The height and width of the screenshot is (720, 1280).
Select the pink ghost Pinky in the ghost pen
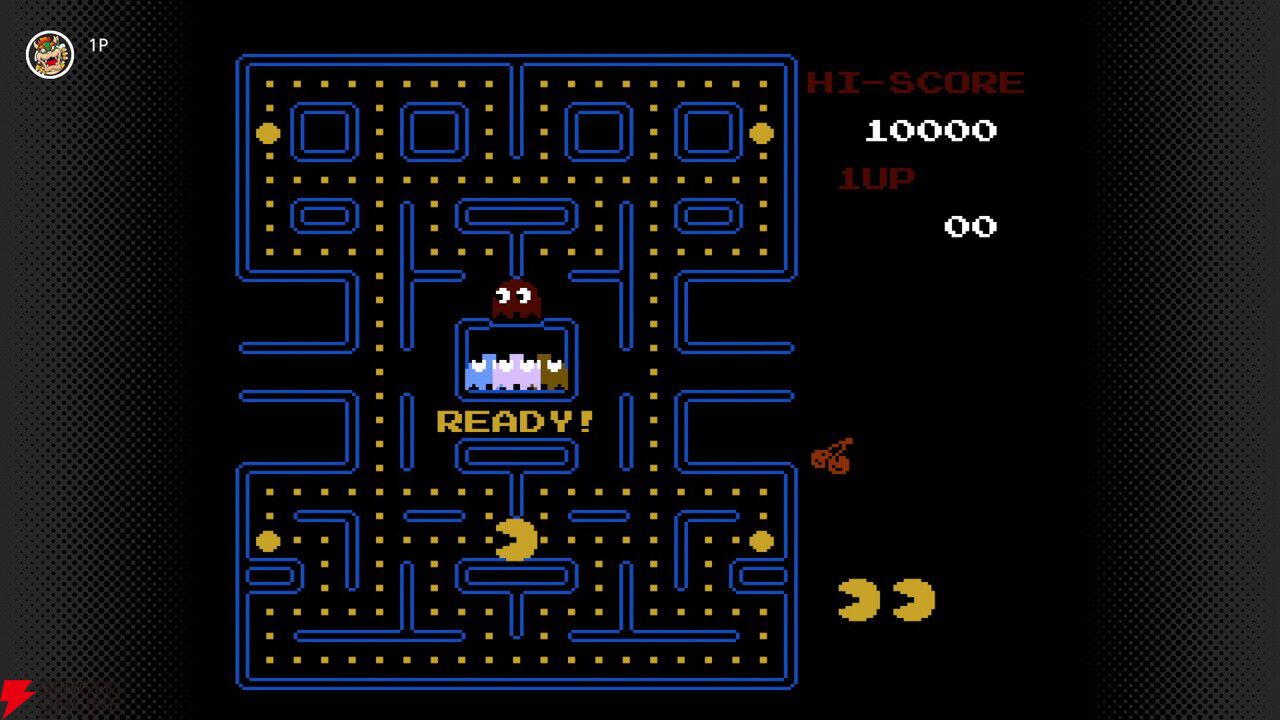(514, 370)
